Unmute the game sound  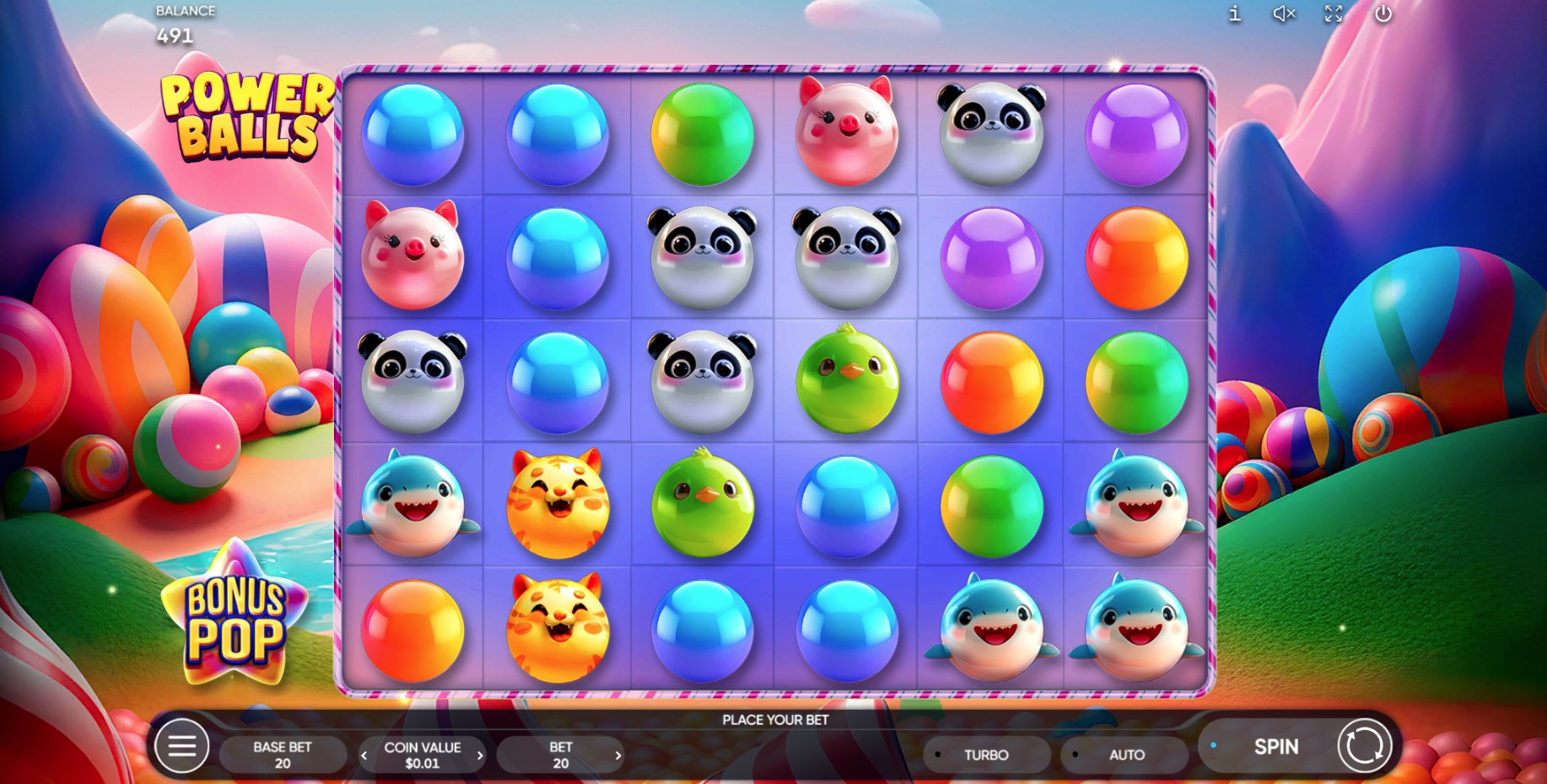(1282, 13)
